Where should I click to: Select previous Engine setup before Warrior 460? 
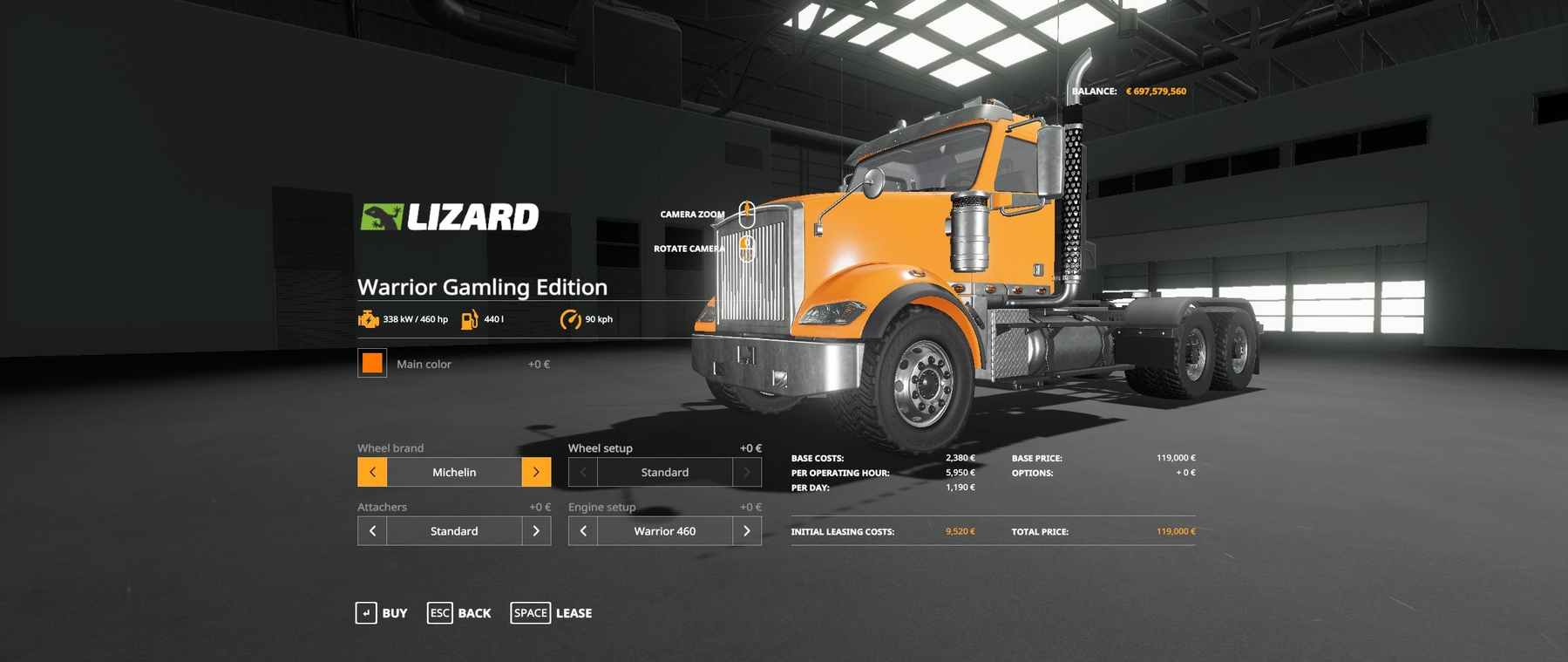coord(583,531)
